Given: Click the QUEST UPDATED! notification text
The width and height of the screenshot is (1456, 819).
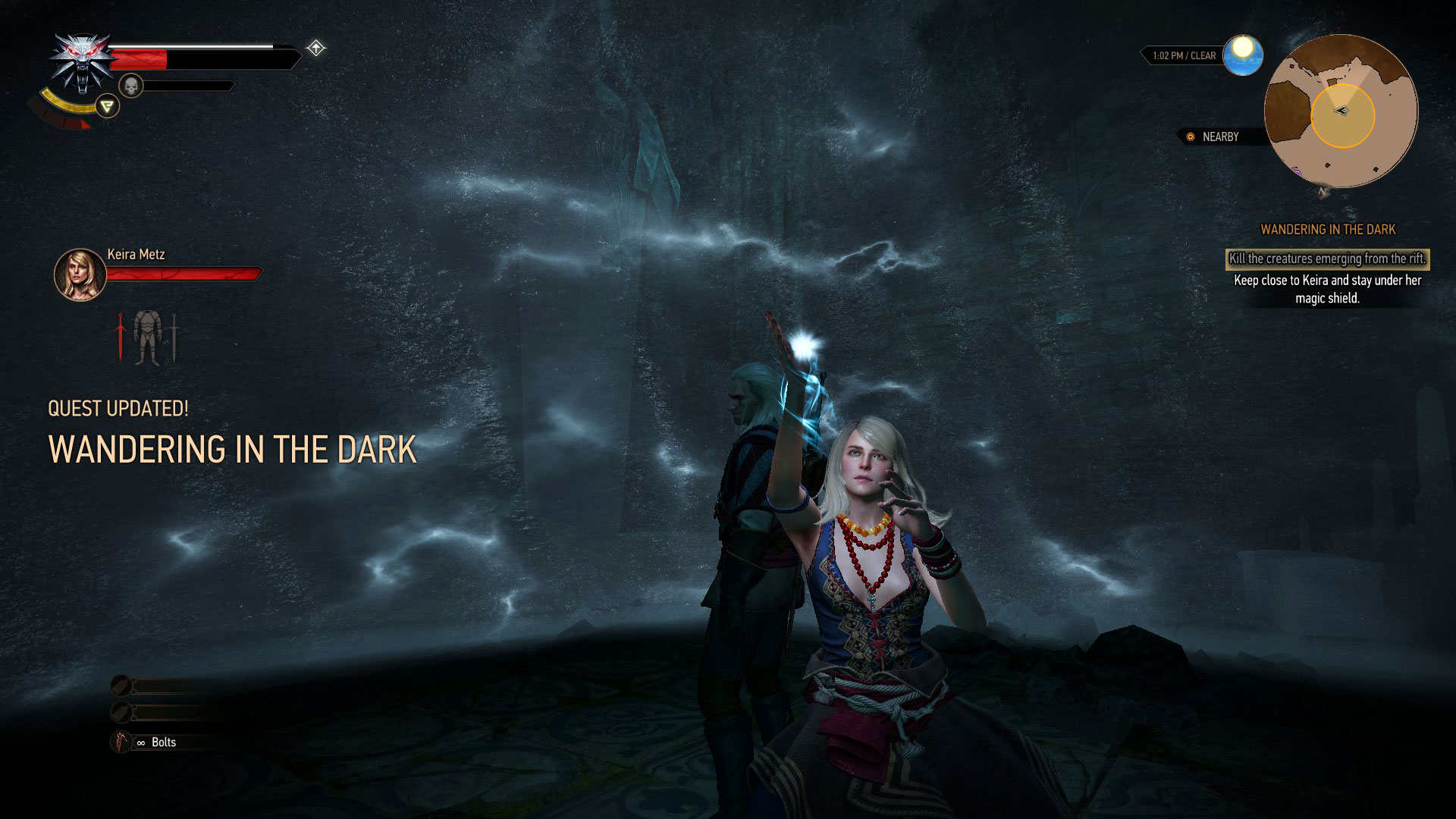Looking at the screenshot, I should (x=118, y=408).
